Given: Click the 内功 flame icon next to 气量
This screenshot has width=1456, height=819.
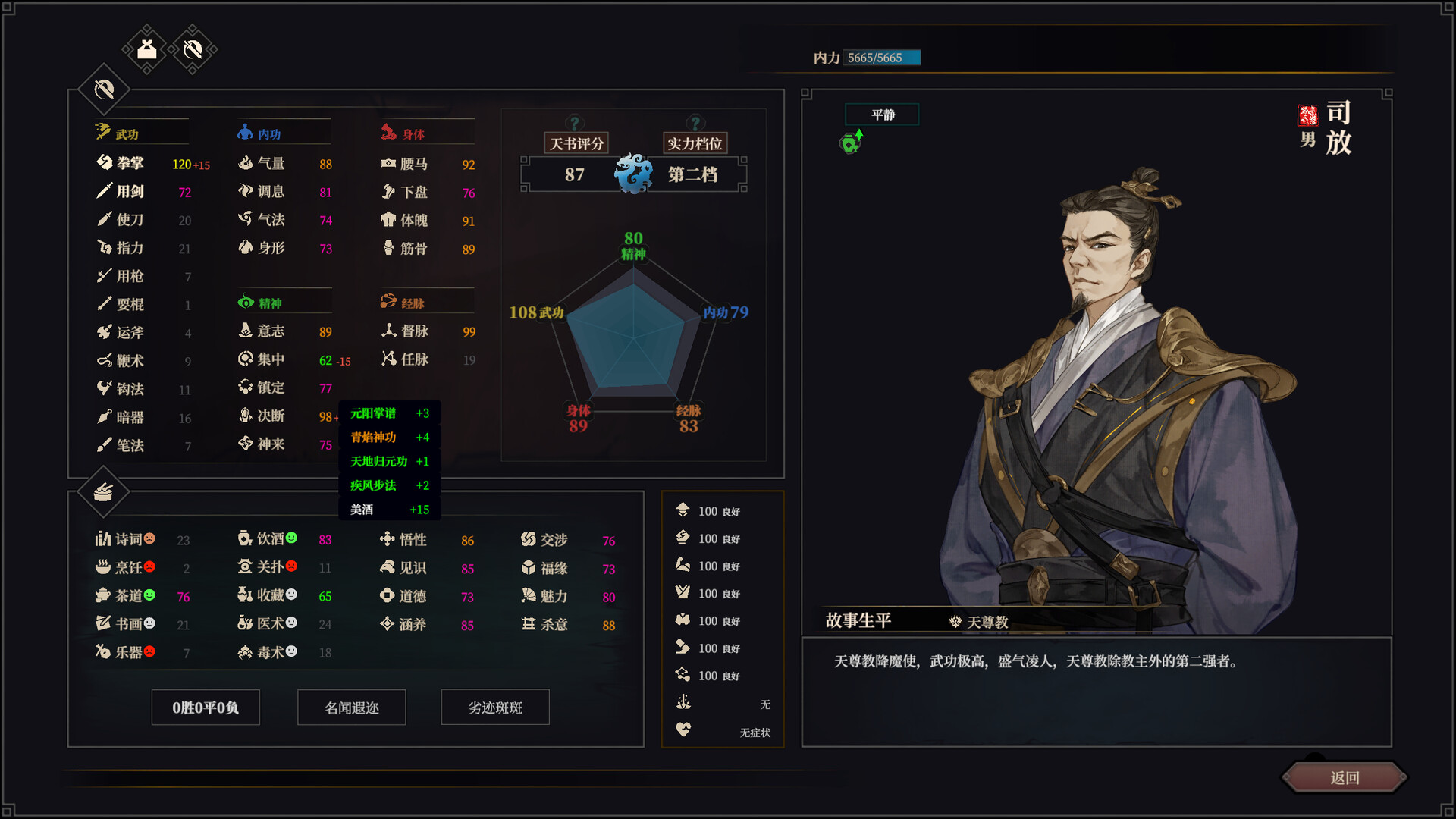Looking at the screenshot, I should (245, 162).
